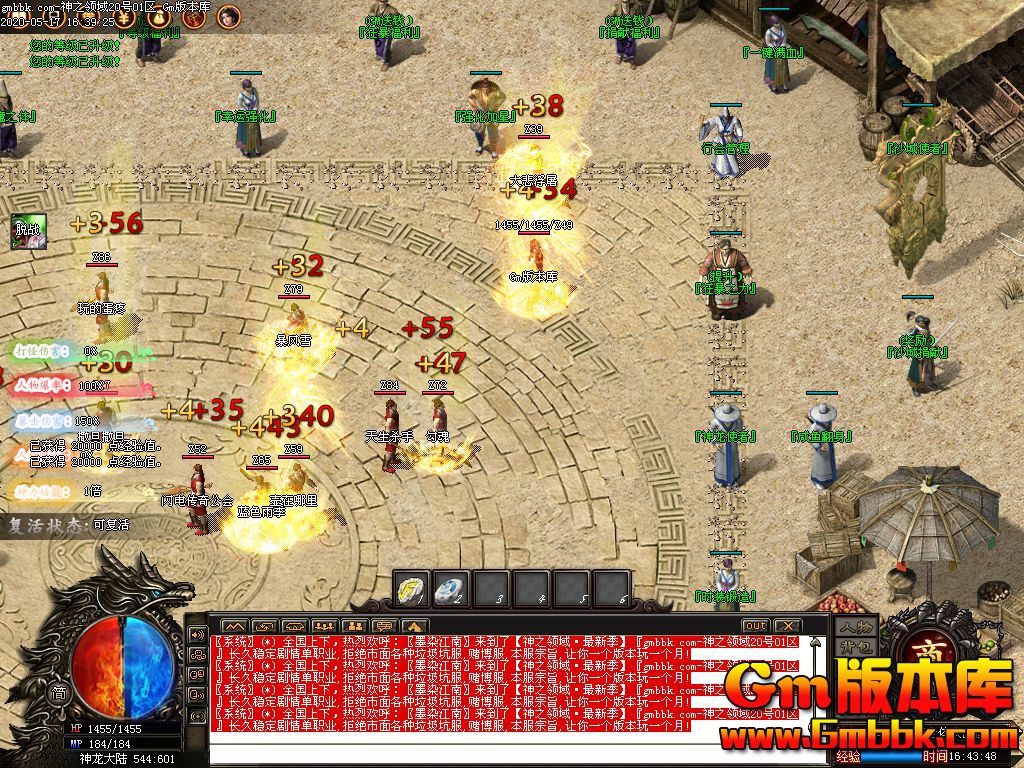Close the chat panel with the X button

pyautogui.click(x=787, y=625)
